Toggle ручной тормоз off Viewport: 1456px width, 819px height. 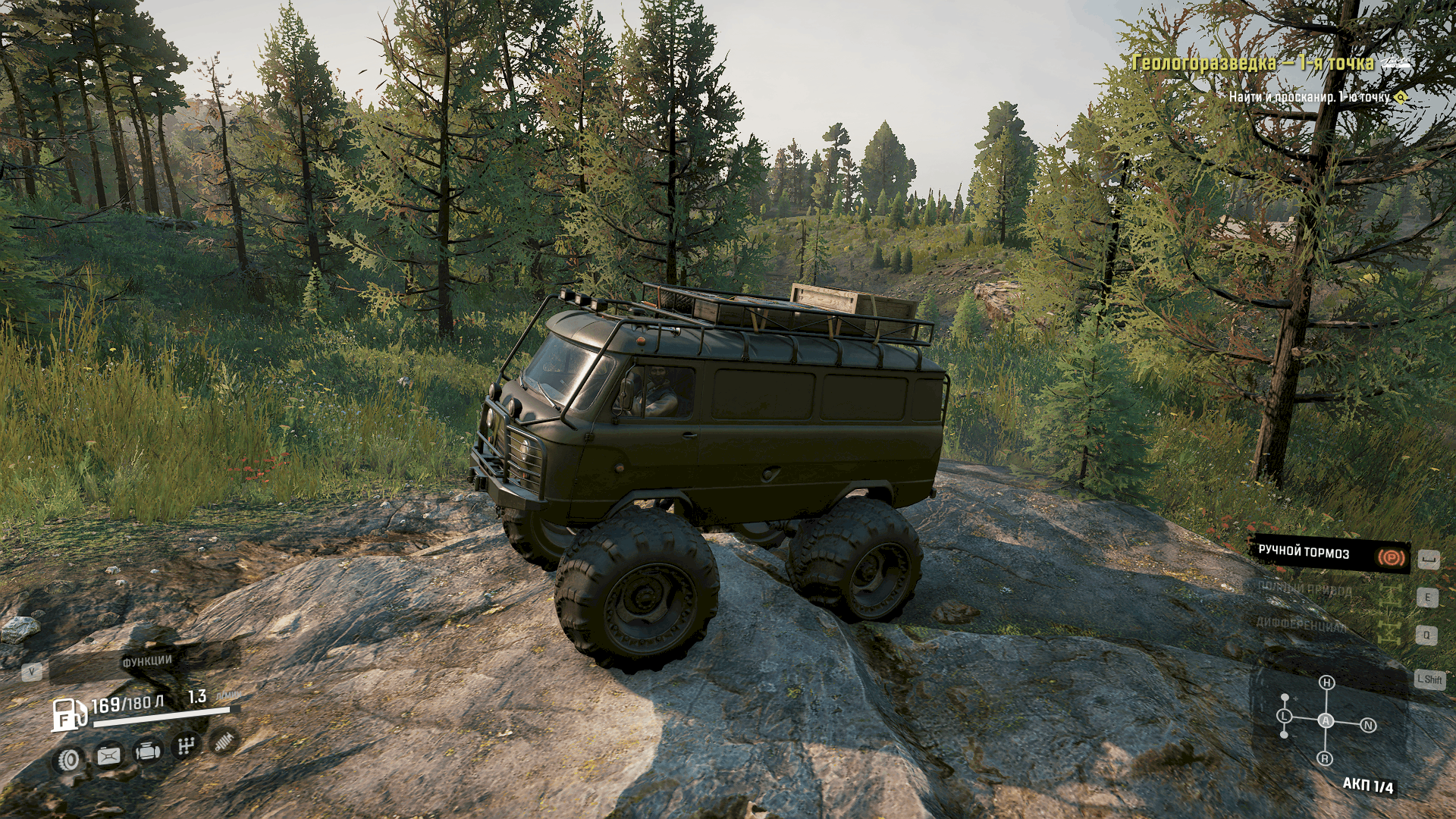1304,554
